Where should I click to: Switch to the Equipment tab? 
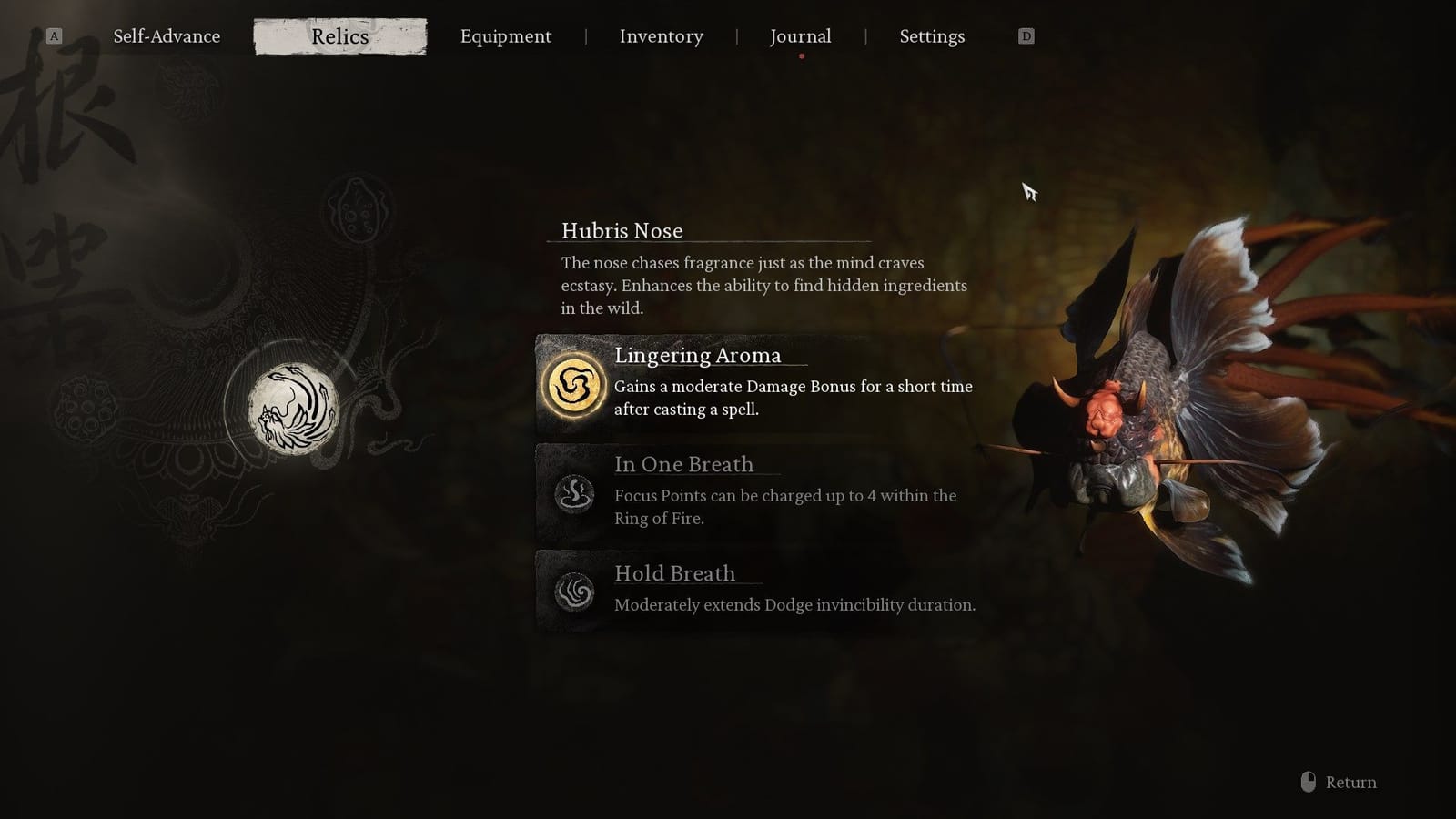point(506,36)
